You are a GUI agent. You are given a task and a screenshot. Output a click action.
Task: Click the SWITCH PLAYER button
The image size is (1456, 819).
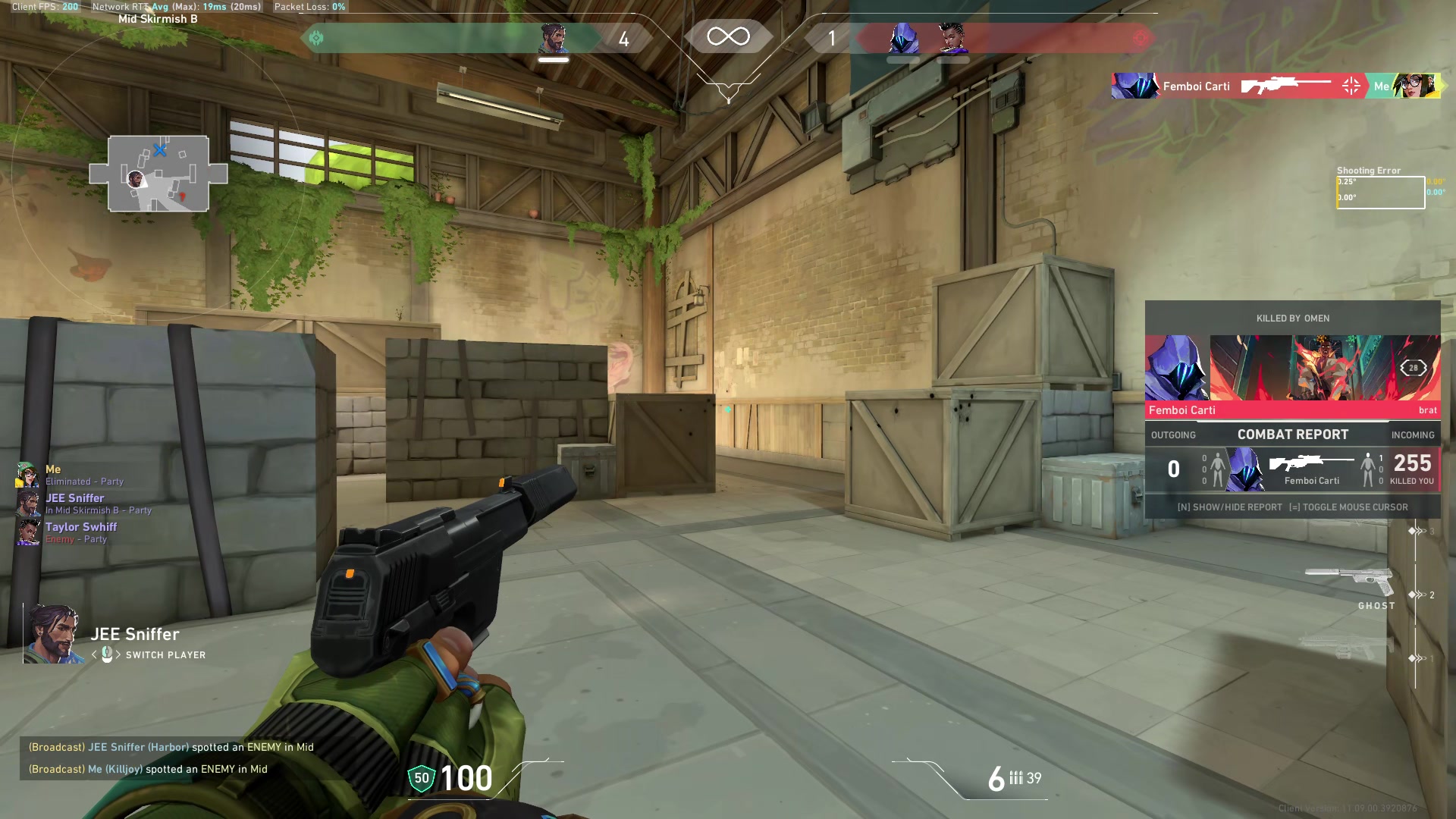coord(167,655)
